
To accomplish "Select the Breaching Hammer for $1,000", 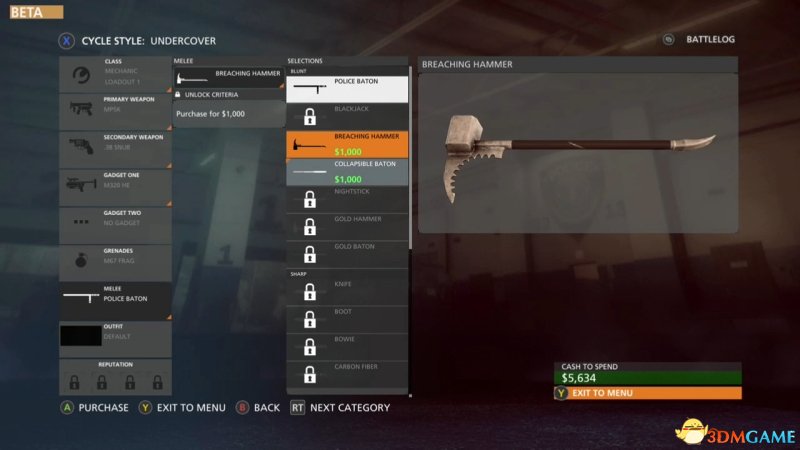I will pos(347,144).
